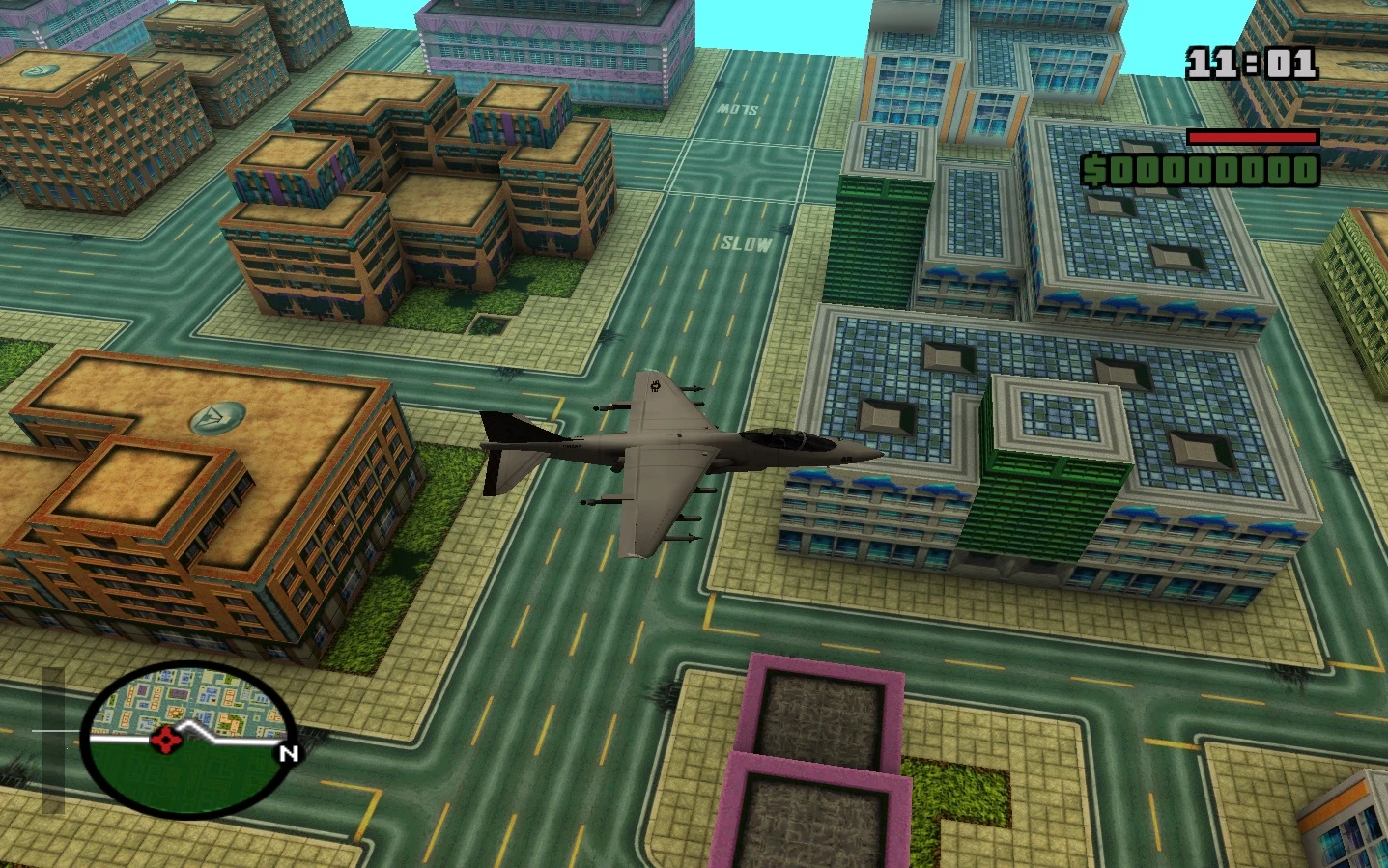Viewport: 1388px width, 868px height.
Task: Click the skull emblem on the jet's nose
Action: [x=657, y=386]
